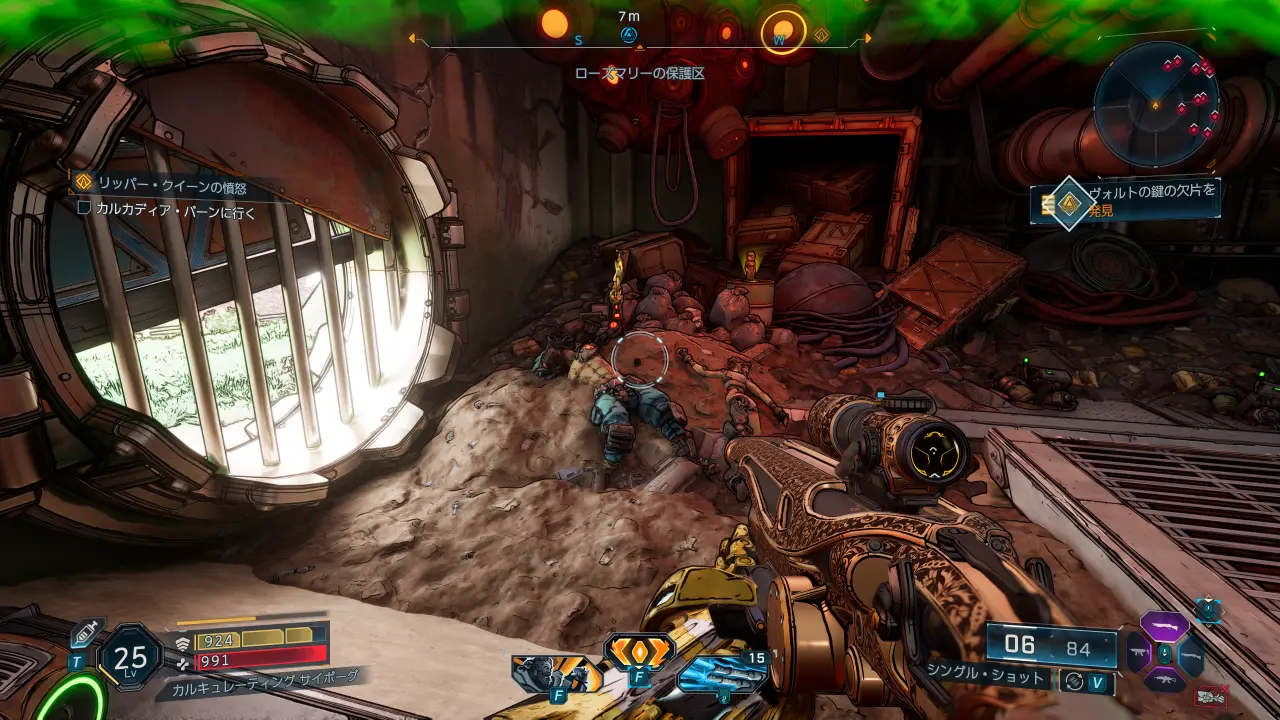The width and height of the screenshot is (1280, 720).
Task: Click the カルカディア・バーンに行く objective checkbox
Action: [84, 209]
